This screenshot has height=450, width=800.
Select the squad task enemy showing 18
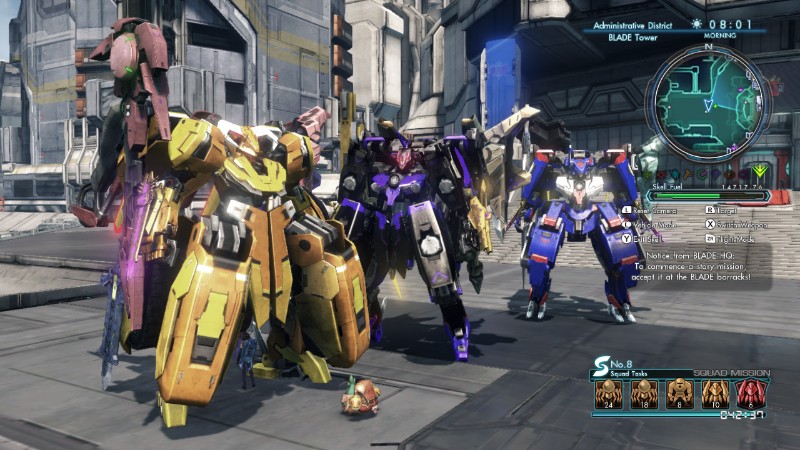(644, 394)
